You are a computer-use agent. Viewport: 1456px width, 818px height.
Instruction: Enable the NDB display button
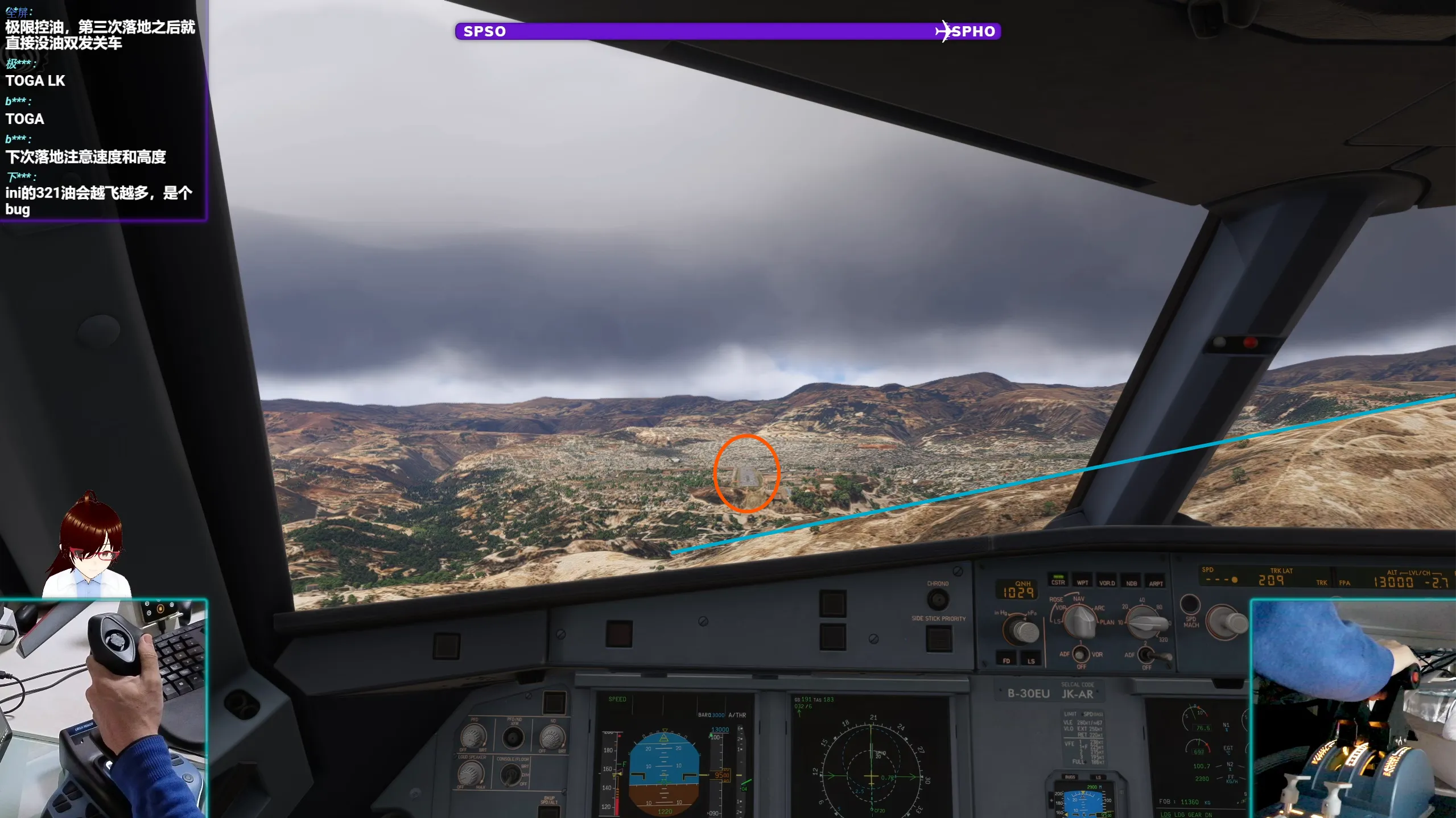[x=1131, y=582]
